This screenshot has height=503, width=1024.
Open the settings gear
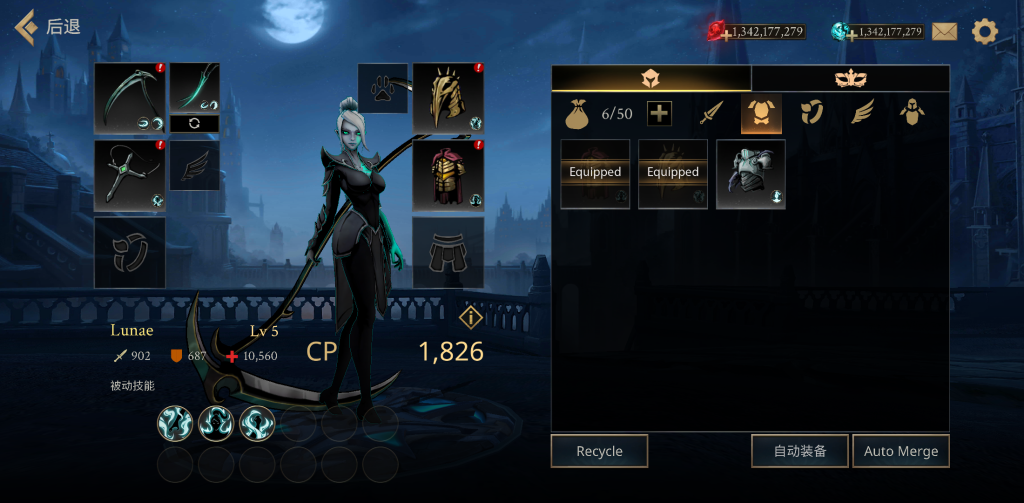tap(985, 31)
